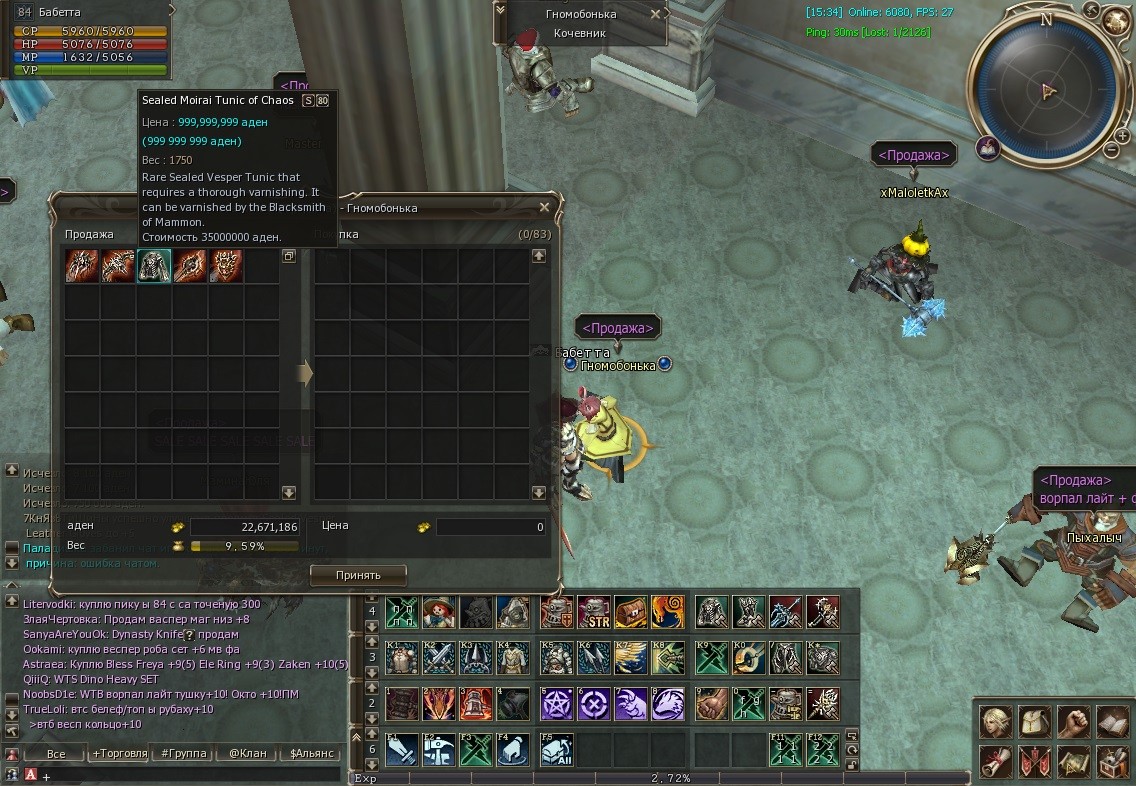The height and width of the screenshot is (786, 1136).
Task: Switch to the +Торговля chat tab
Action: 119,753
